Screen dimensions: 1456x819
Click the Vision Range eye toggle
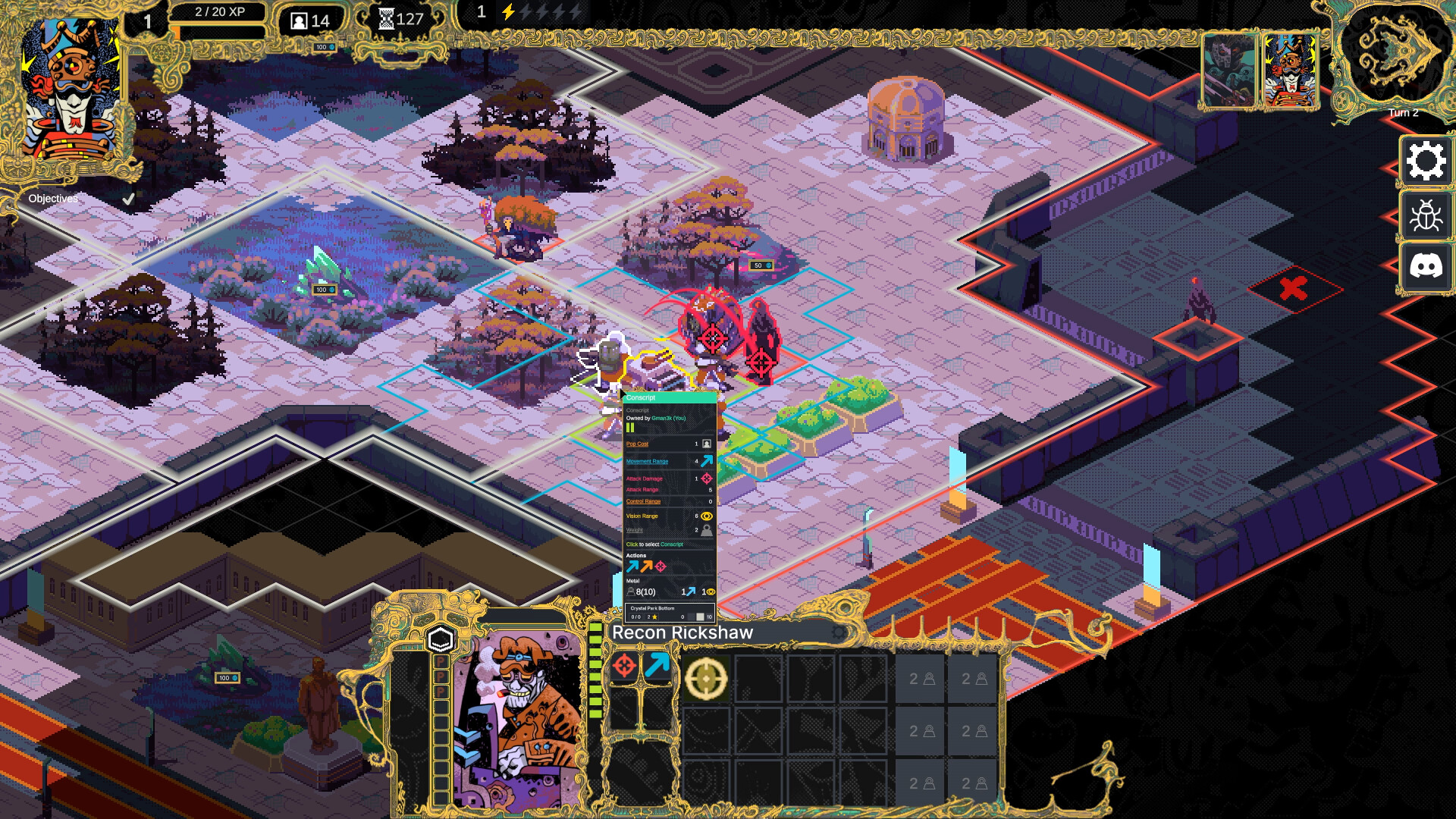pyautogui.click(x=705, y=516)
